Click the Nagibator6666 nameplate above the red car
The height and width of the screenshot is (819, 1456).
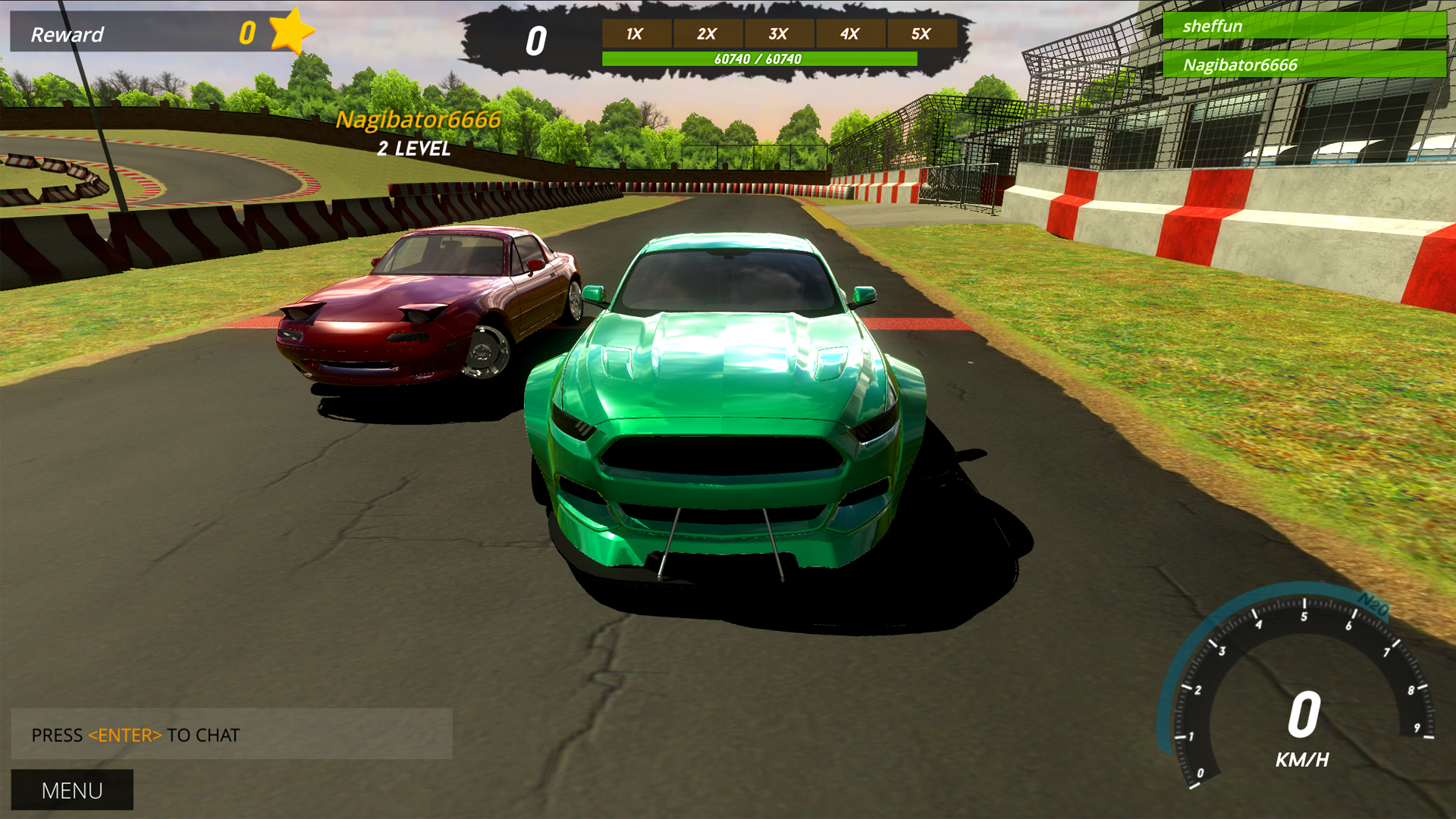point(419,120)
